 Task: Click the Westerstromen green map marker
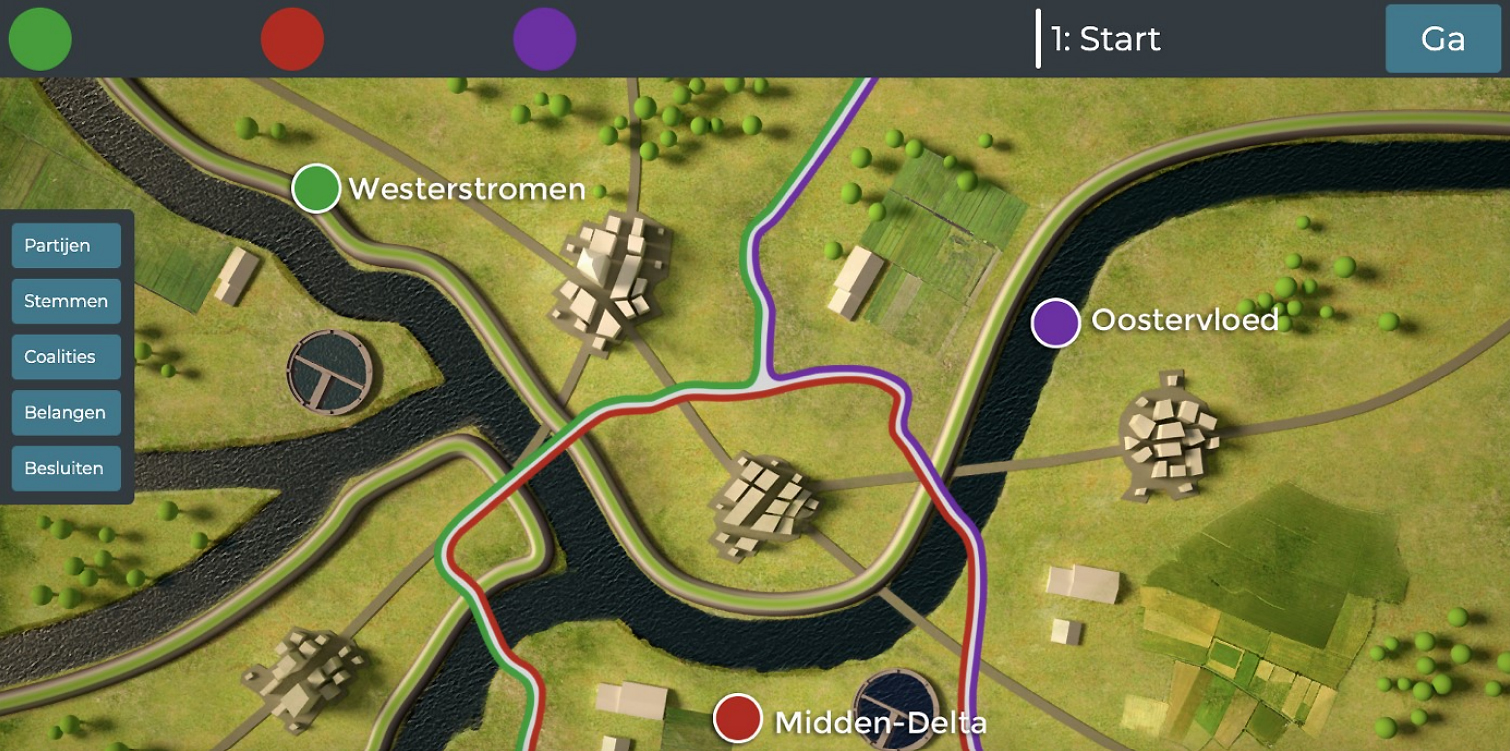tap(315, 188)
